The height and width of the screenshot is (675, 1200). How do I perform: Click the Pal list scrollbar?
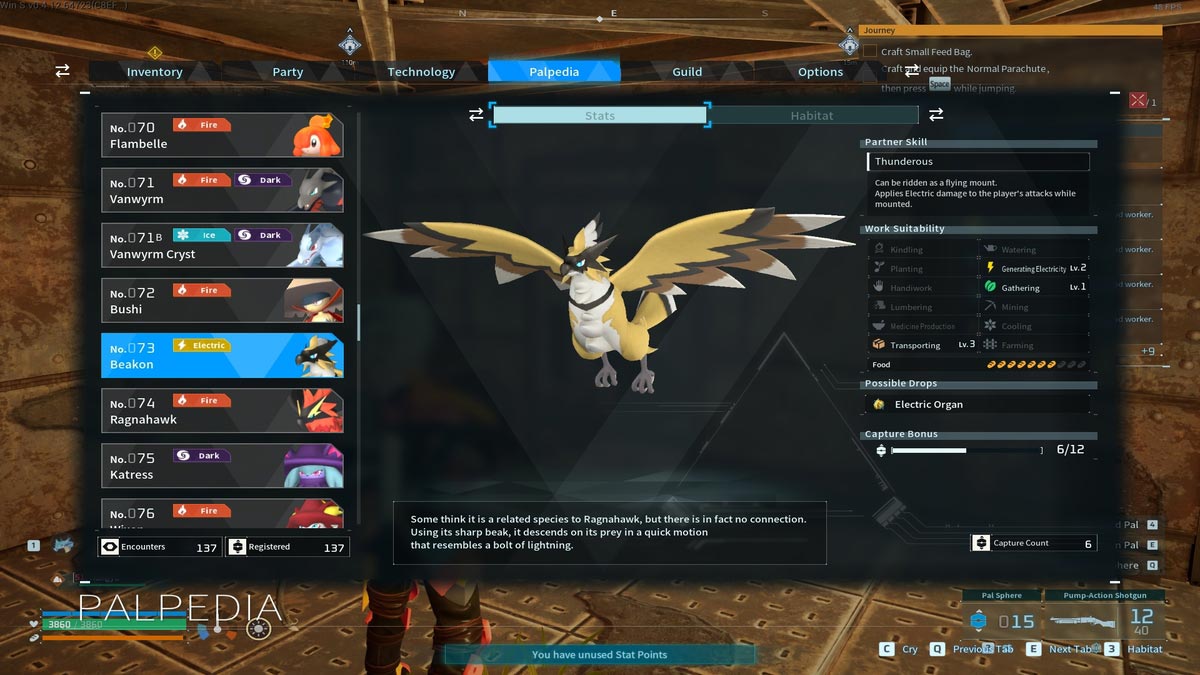tap(358, 322)
